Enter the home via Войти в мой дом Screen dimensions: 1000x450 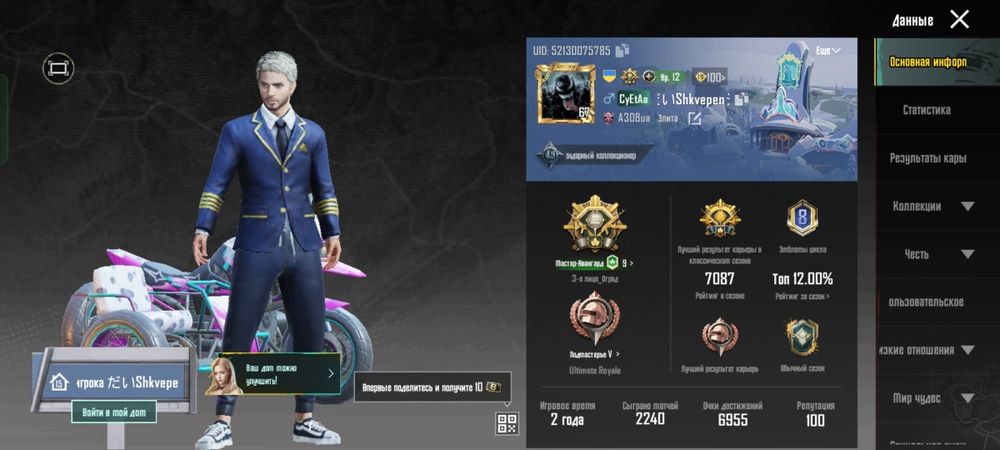(113, 411)
